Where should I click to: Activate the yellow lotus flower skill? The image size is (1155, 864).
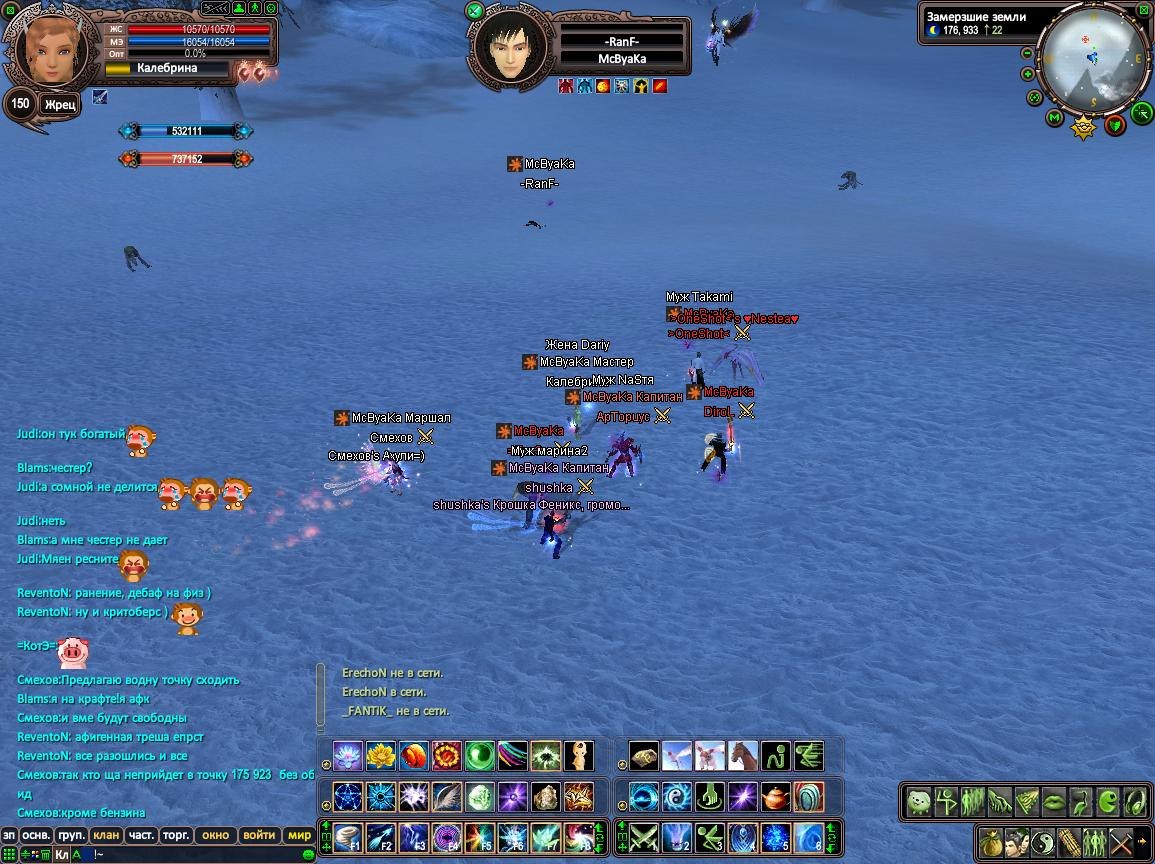pos(380,755)
